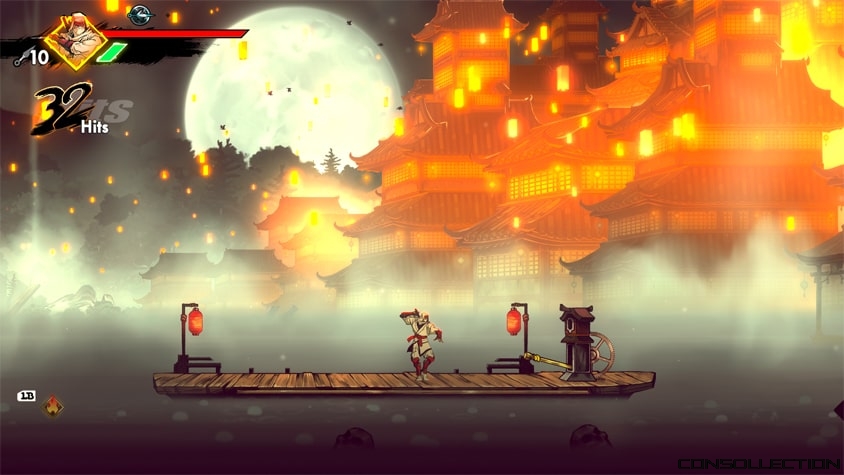Click the round blade amulet icon

[139, 14]
